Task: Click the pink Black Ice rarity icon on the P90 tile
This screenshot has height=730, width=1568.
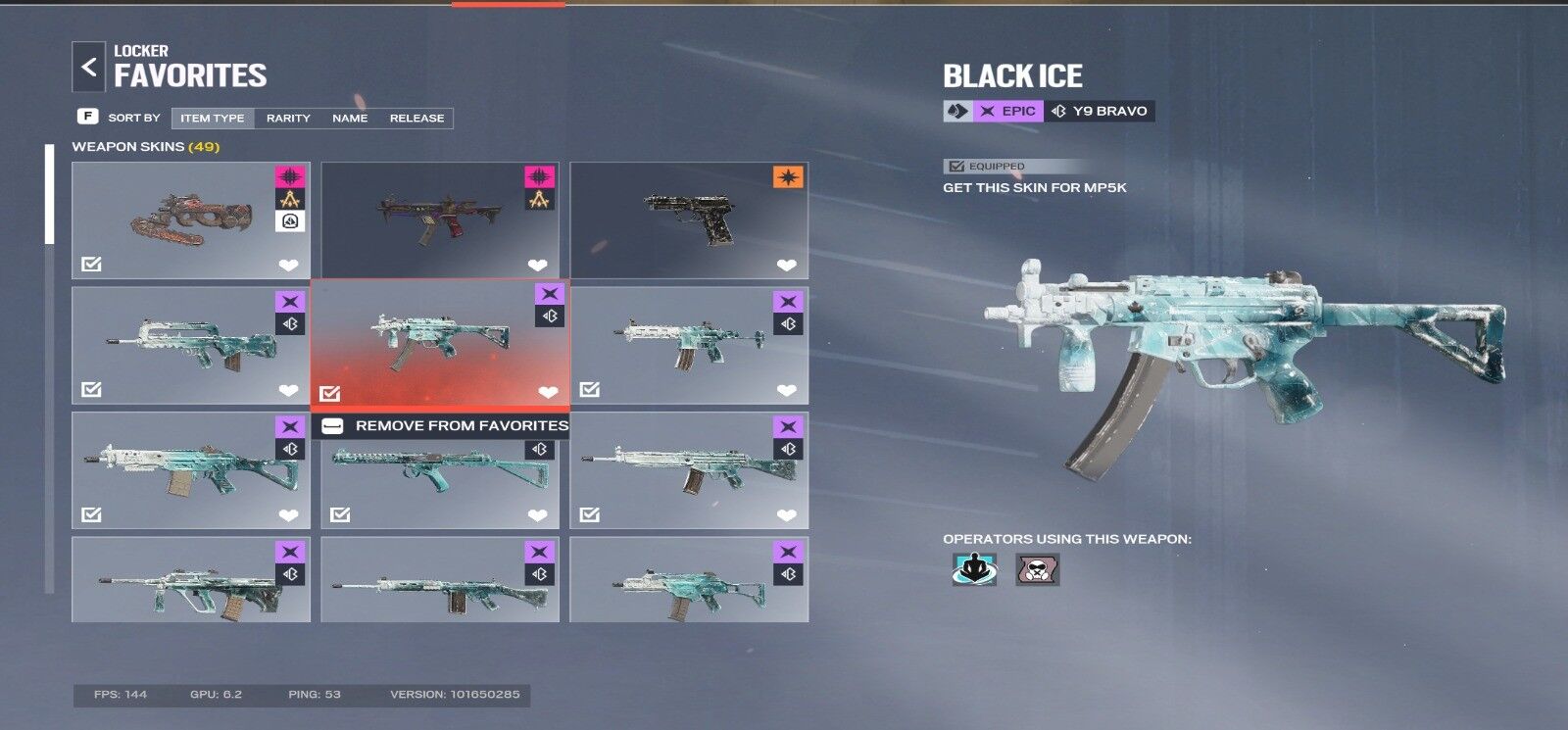Action: point(289,177)
